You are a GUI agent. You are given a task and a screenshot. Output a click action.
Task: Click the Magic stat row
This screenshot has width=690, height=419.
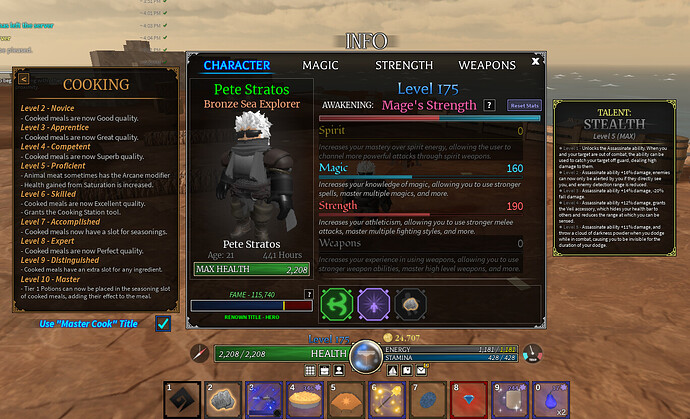point(421,169)
